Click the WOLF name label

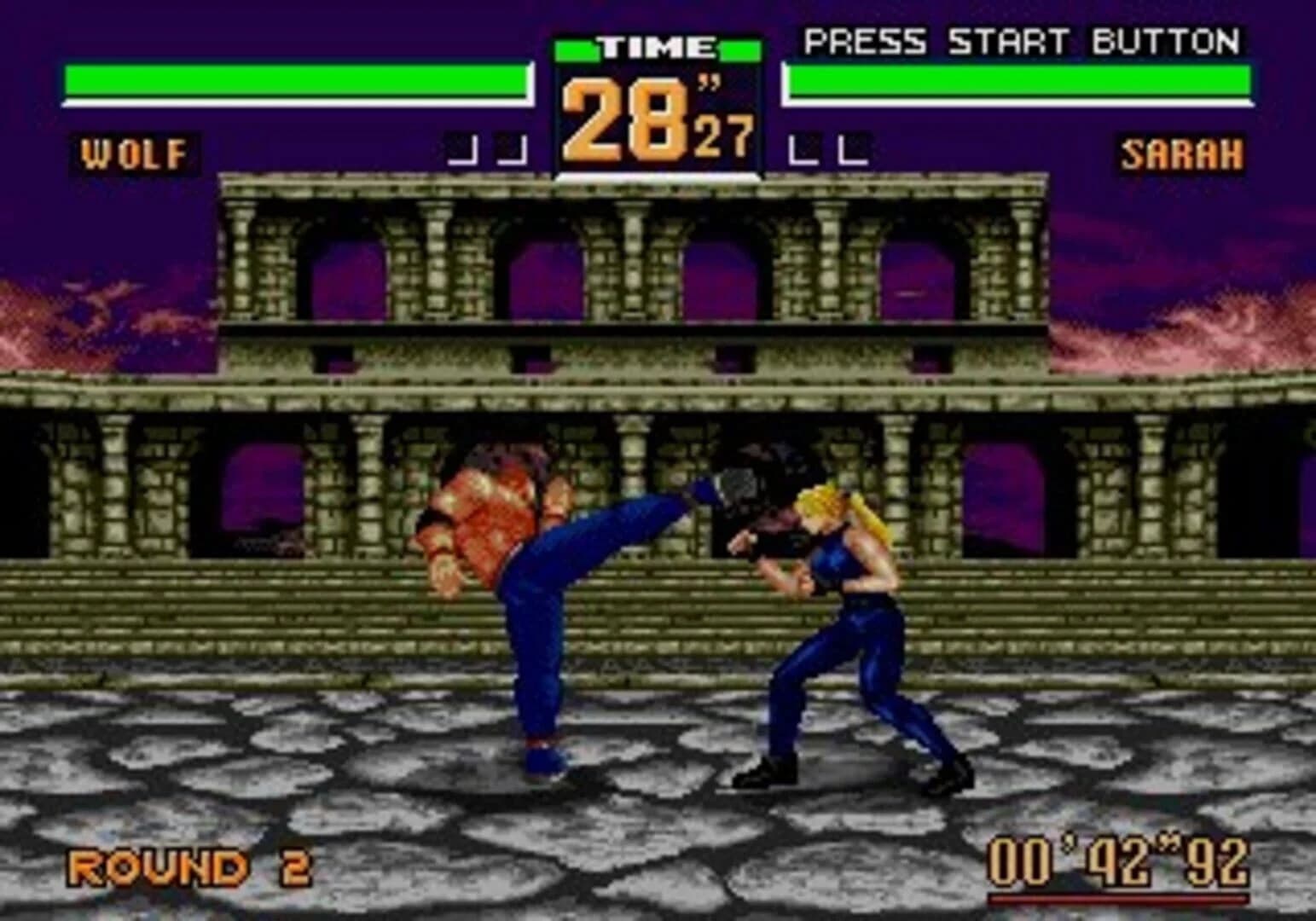[x=132, y=153]
